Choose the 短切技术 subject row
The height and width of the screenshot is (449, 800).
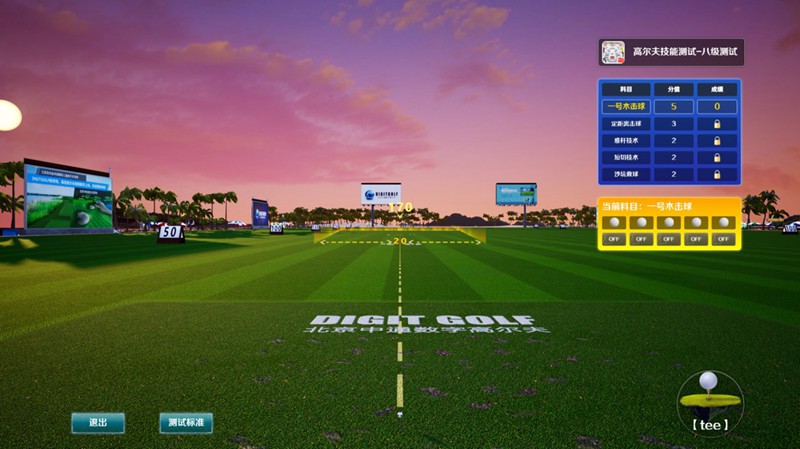[x=627, y=157]
